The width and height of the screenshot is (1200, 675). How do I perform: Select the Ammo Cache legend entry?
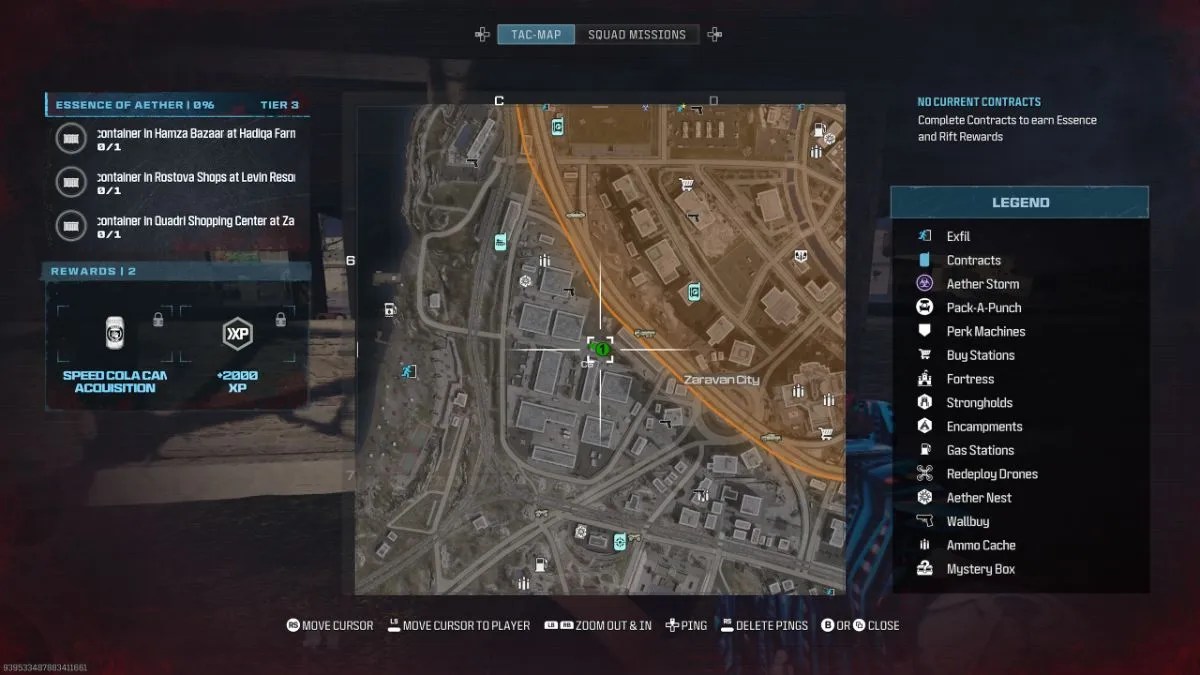(980, 545)
